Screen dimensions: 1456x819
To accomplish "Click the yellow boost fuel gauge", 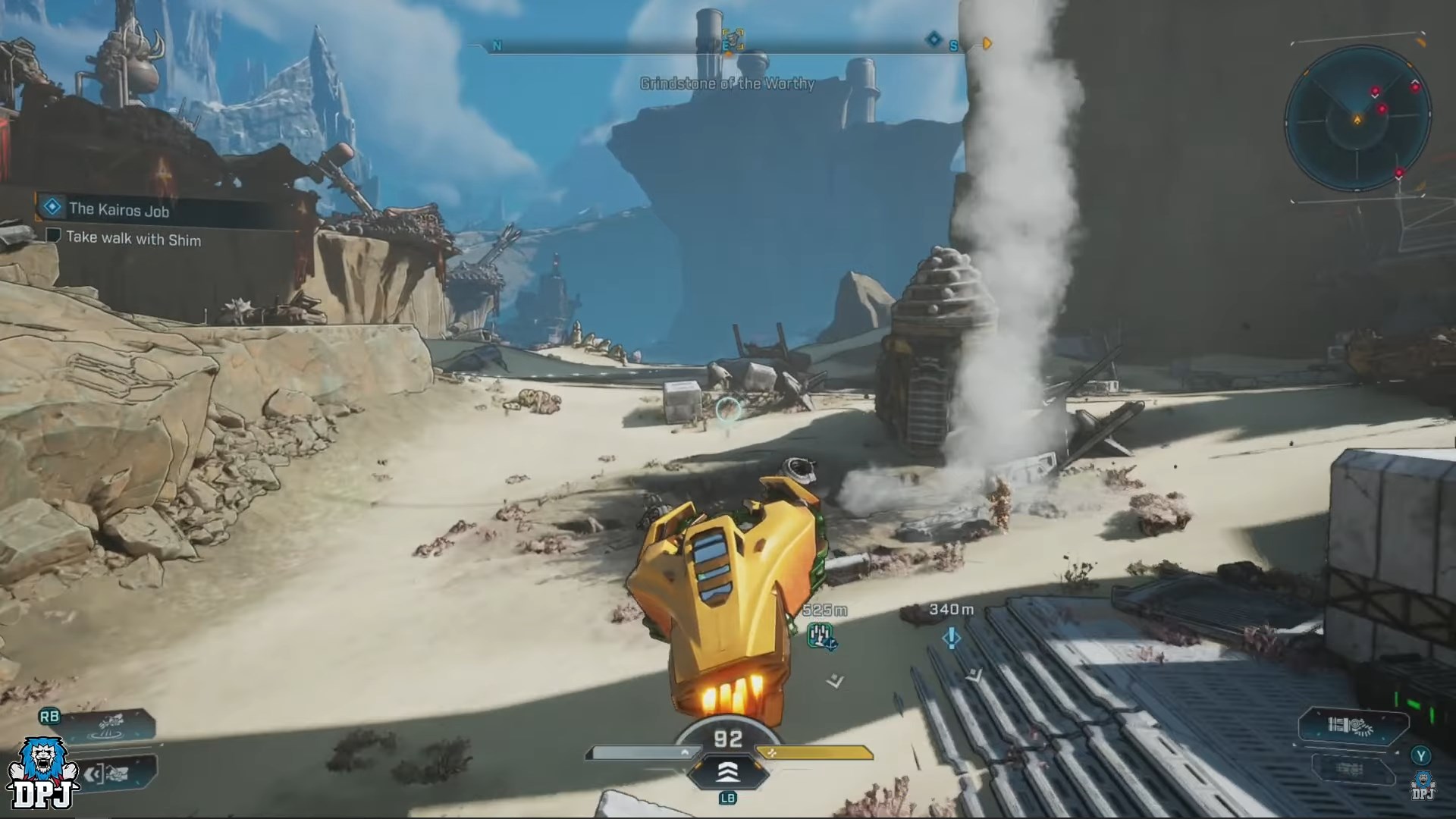I will pyautogui.click(x=815, y=752).
